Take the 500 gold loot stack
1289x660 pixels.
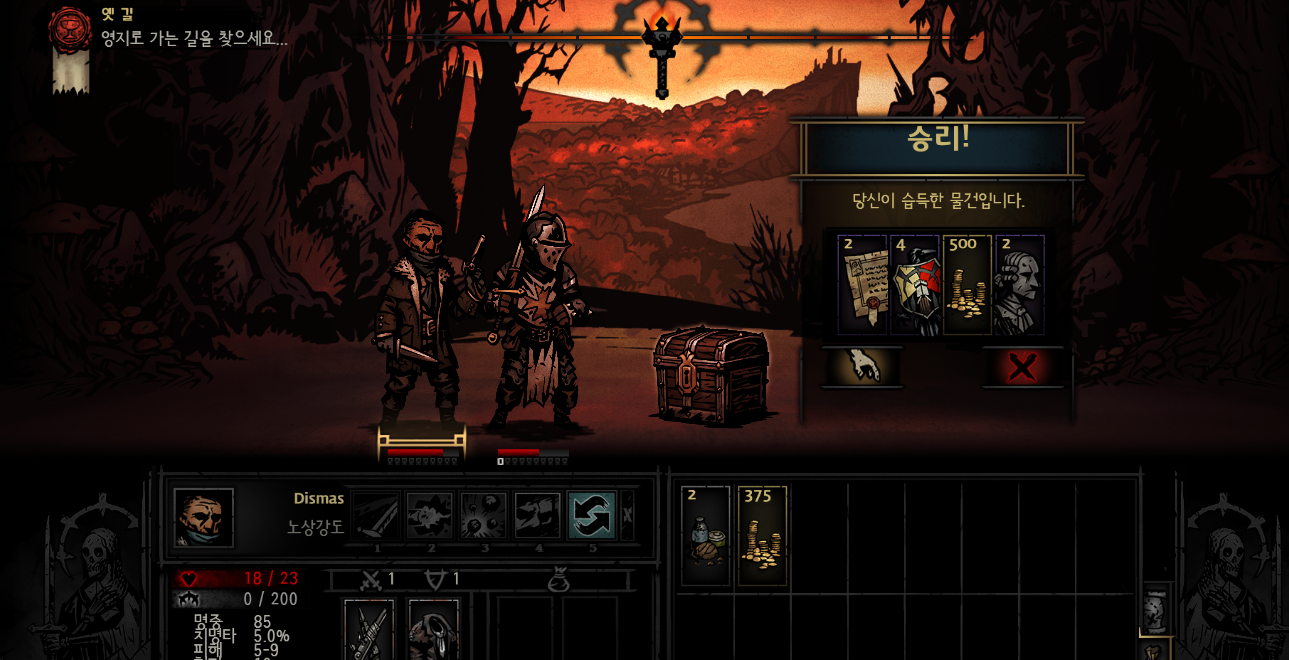point(967,285)
